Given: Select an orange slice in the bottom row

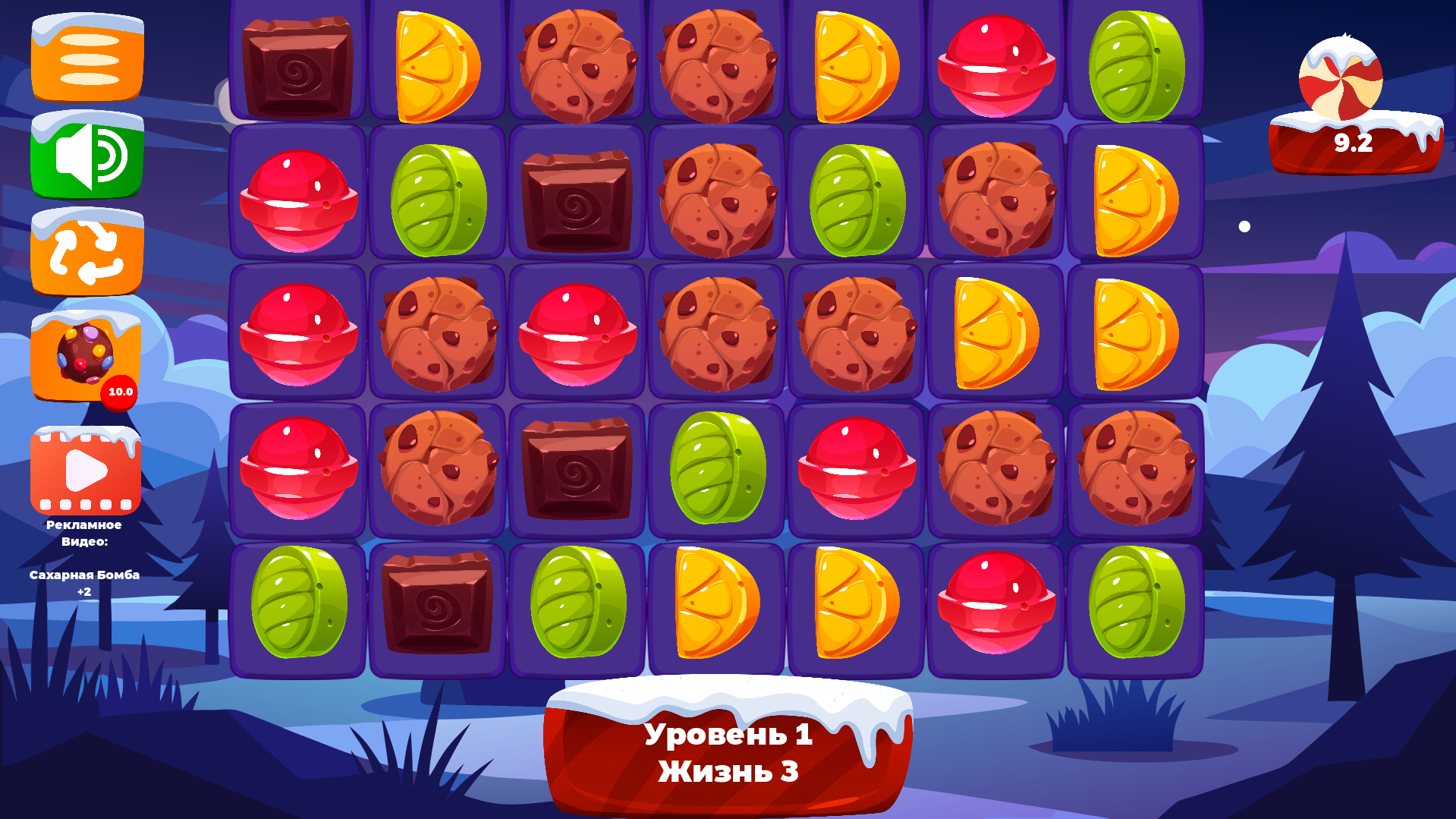Looking at the screenshot, I should click(715, 603).
